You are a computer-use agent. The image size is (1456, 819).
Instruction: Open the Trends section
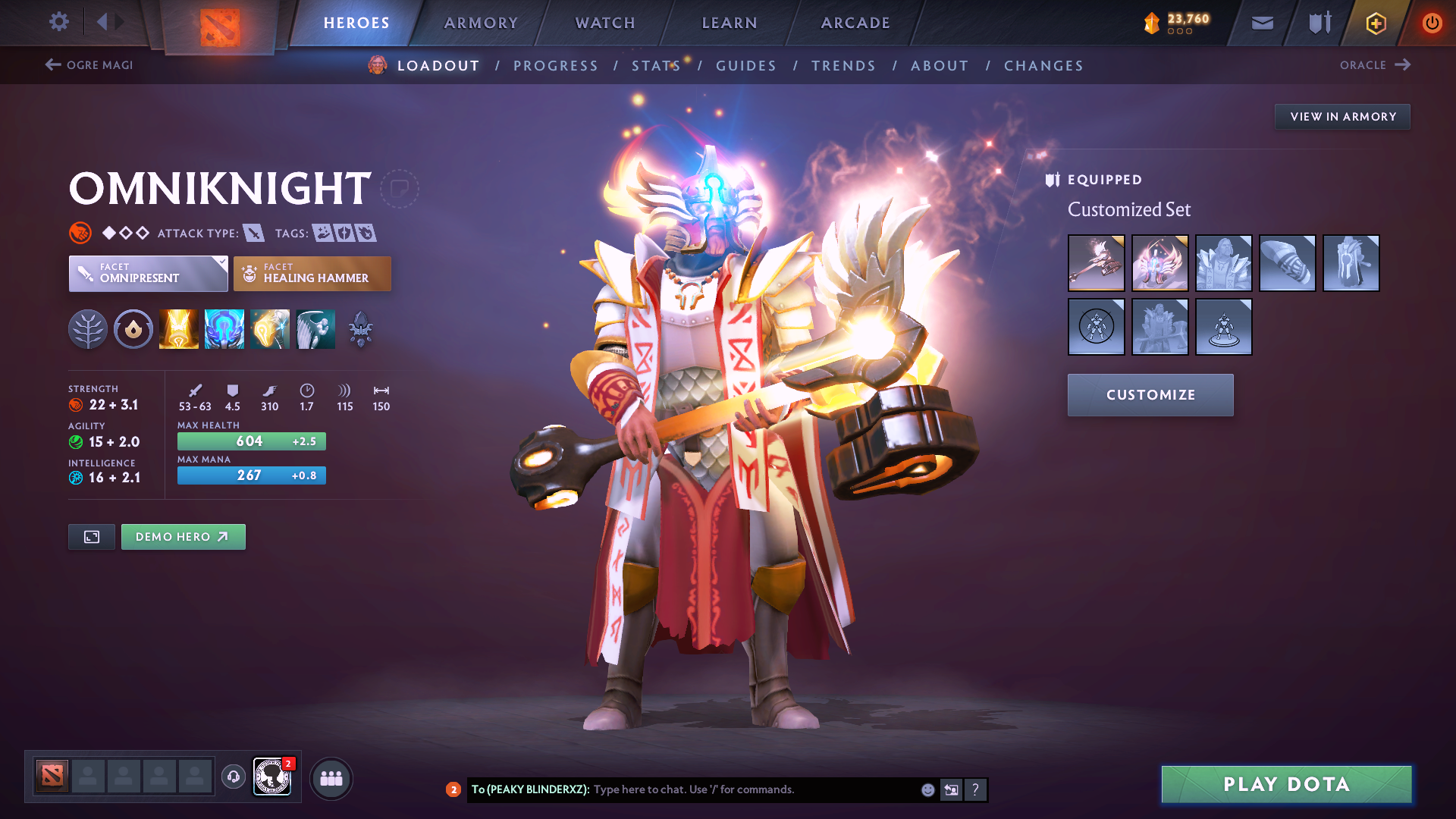point(843,66)
